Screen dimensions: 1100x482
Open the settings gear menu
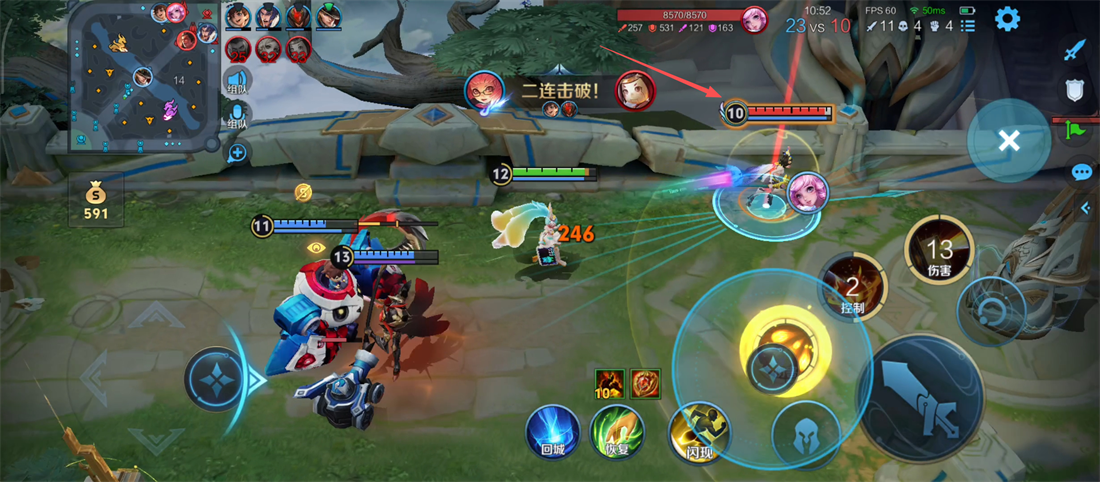point(1006,18)
